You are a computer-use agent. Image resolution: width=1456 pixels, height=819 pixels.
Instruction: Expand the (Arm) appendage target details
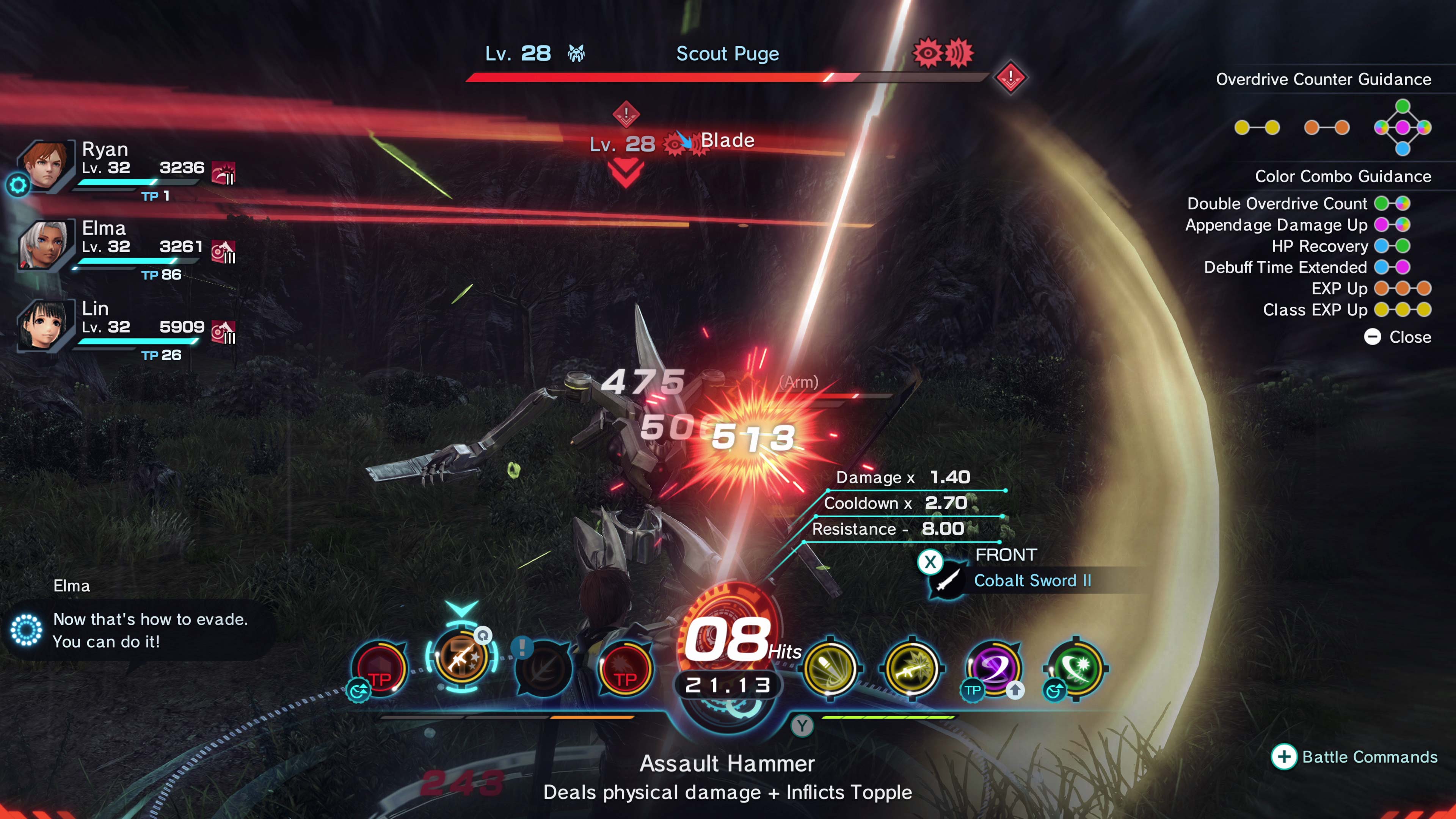[x=799, y=382]
